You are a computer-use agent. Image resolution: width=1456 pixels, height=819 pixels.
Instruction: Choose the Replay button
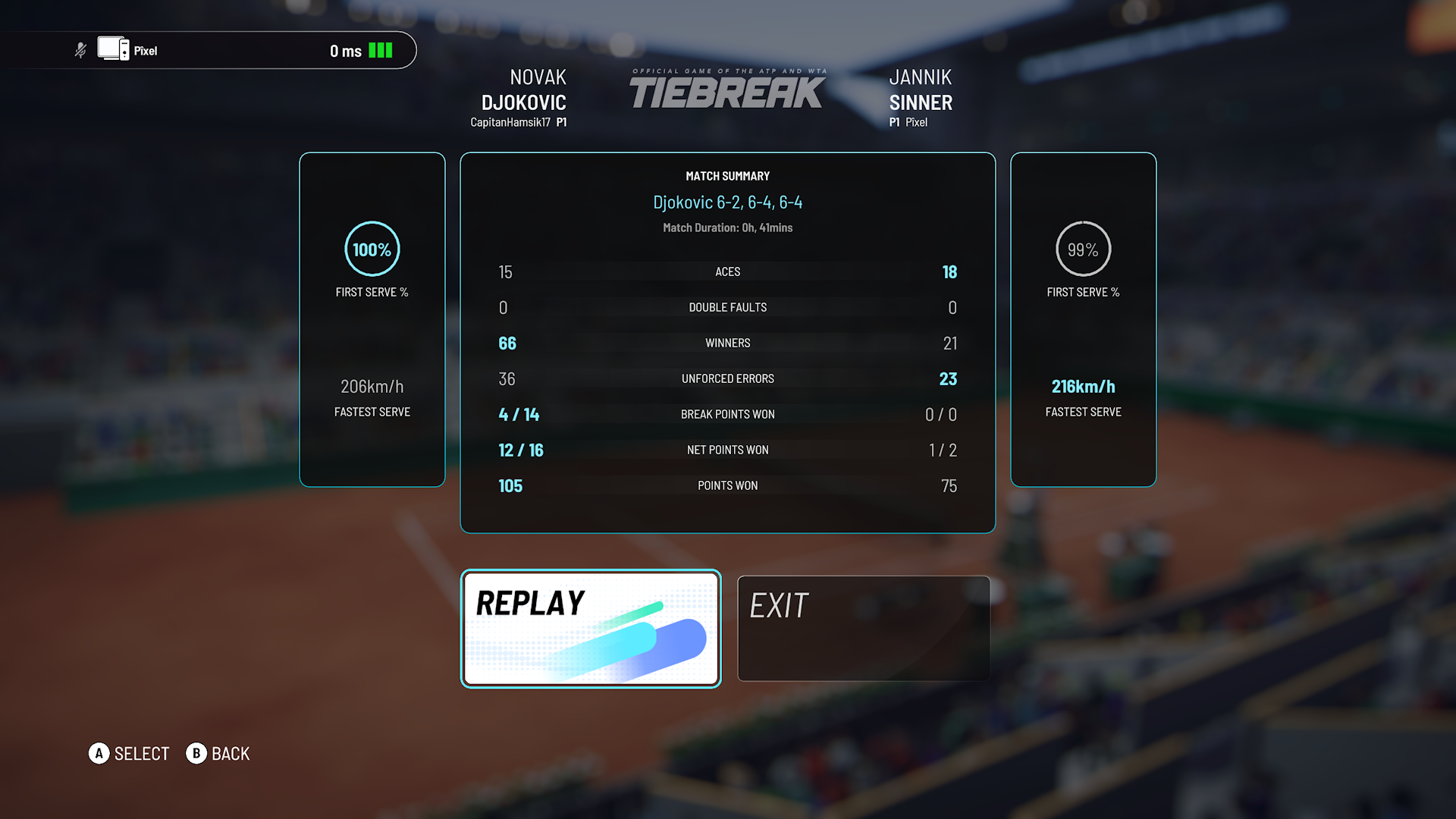590,628
